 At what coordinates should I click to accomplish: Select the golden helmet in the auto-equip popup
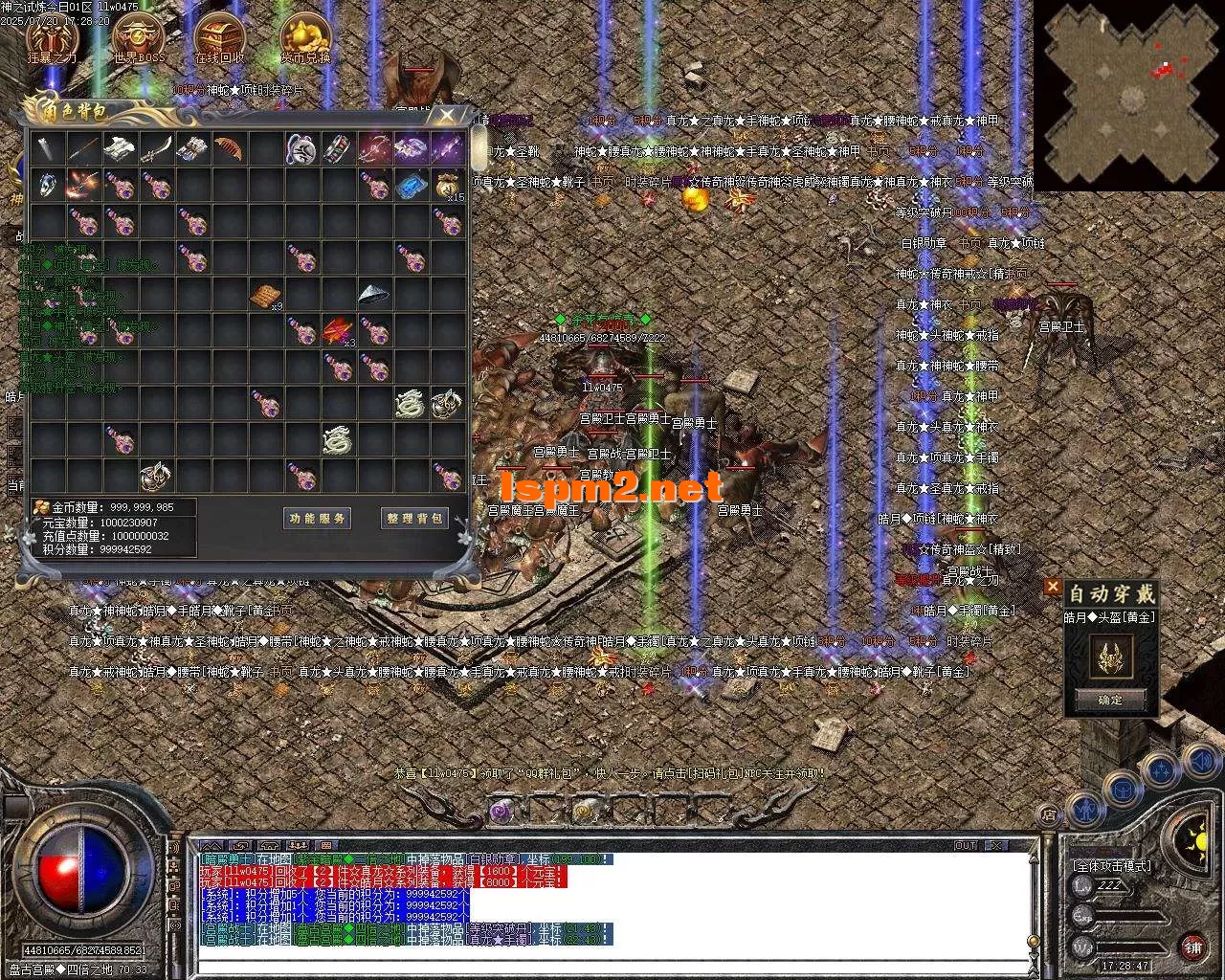click(1111, 656)
